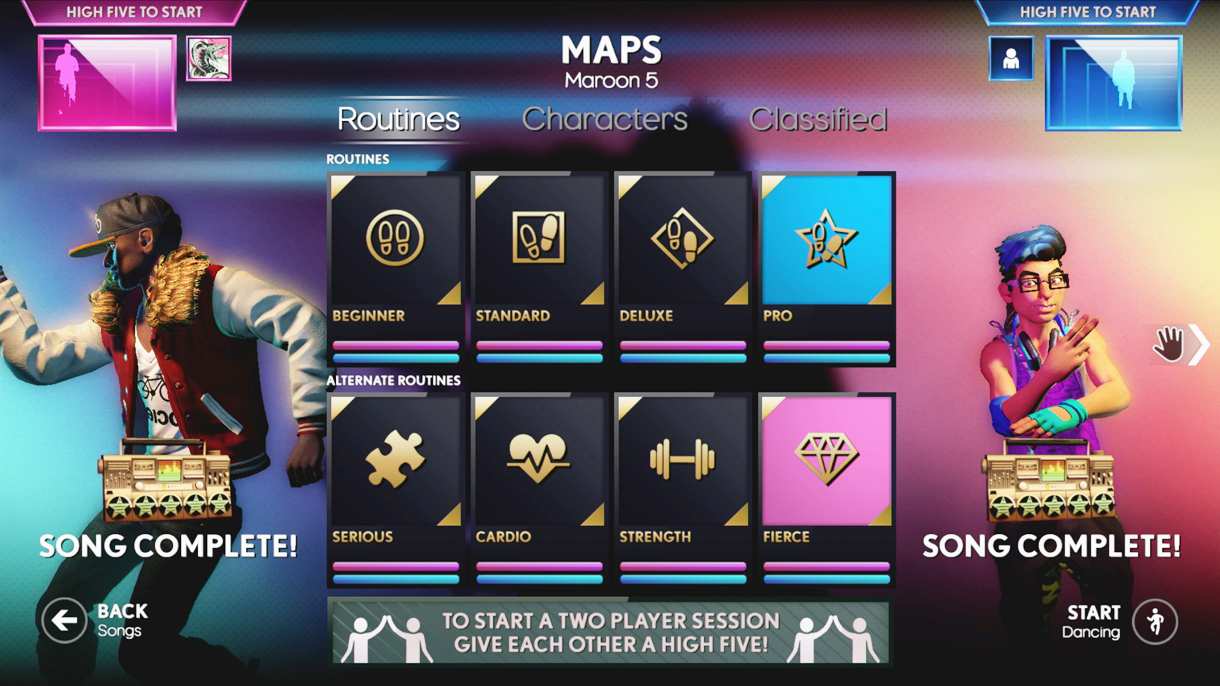The width and height of the screenshot is (1220, 686).
Task: Click the blue player profile icon
Action: click(x=1010, y=58)
